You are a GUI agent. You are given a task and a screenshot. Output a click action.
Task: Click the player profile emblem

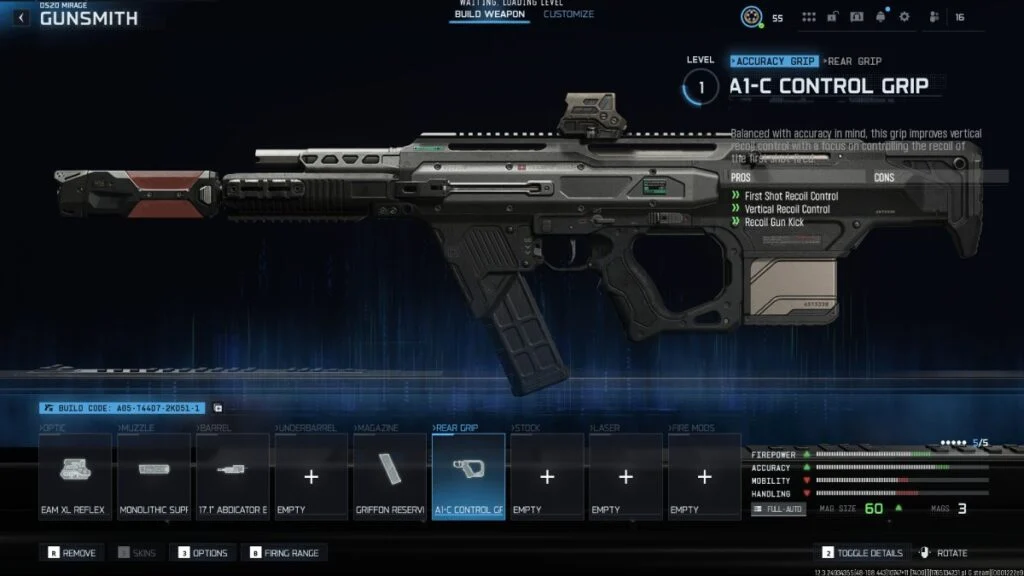[x=753, y=17]
